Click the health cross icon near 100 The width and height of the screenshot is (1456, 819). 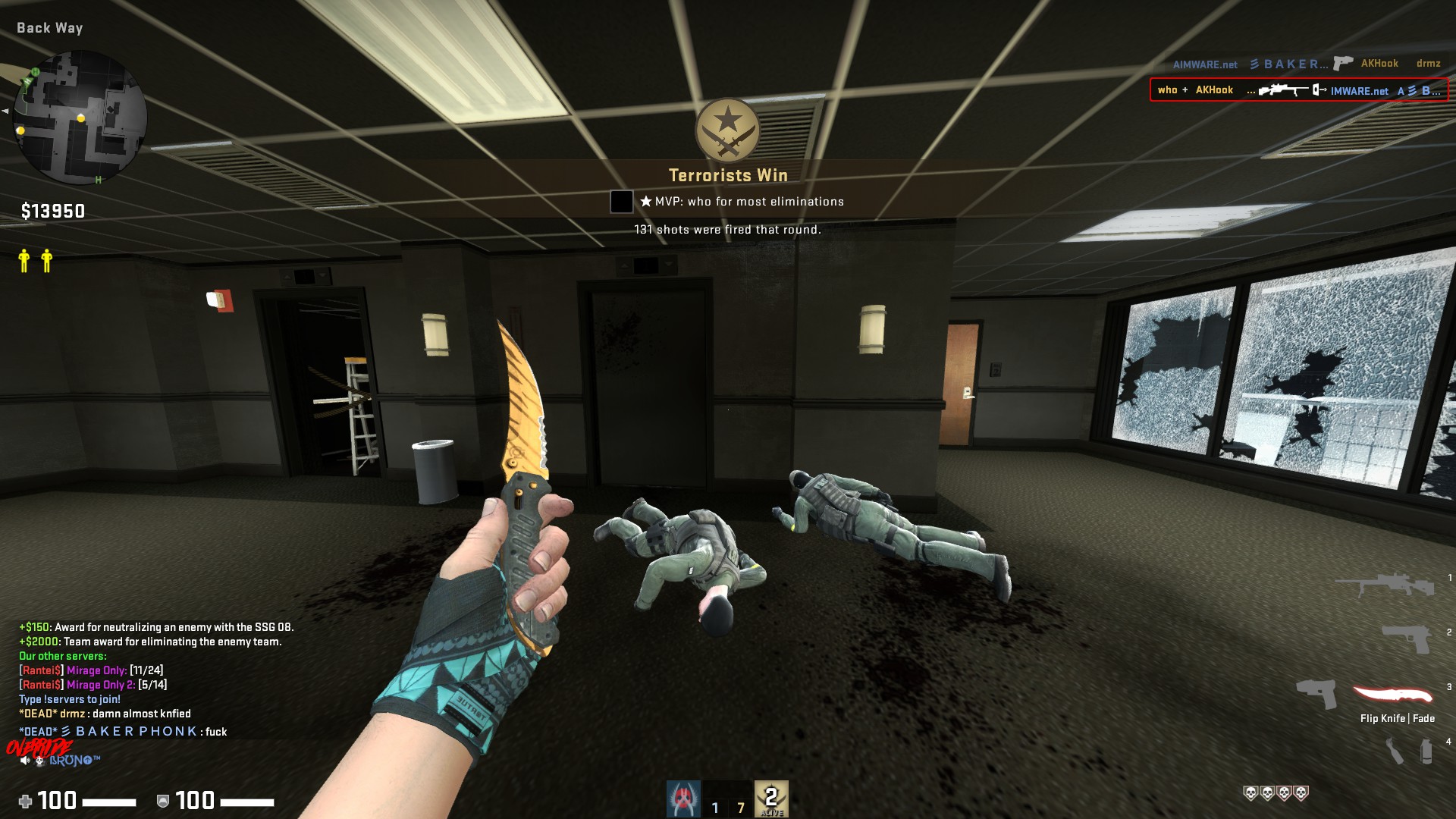[26, 802]
